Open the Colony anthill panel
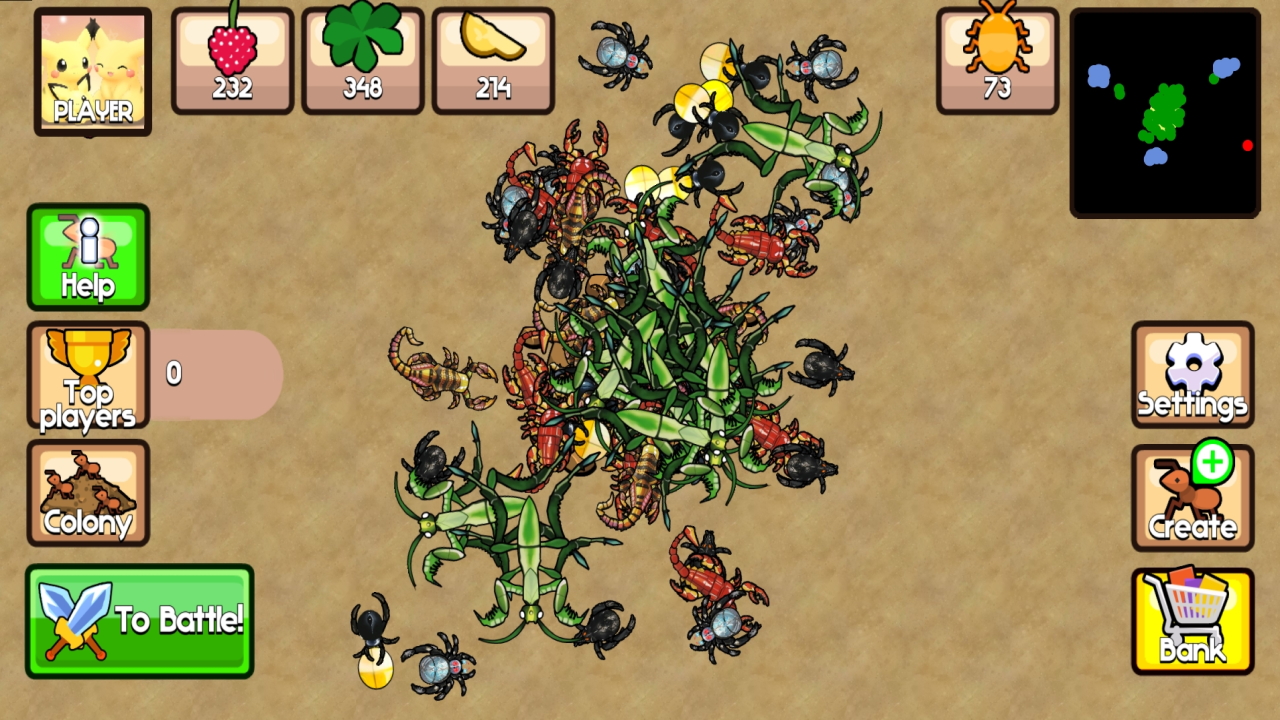This screenshot has height=720, width=1280. (x=88, y=494)
